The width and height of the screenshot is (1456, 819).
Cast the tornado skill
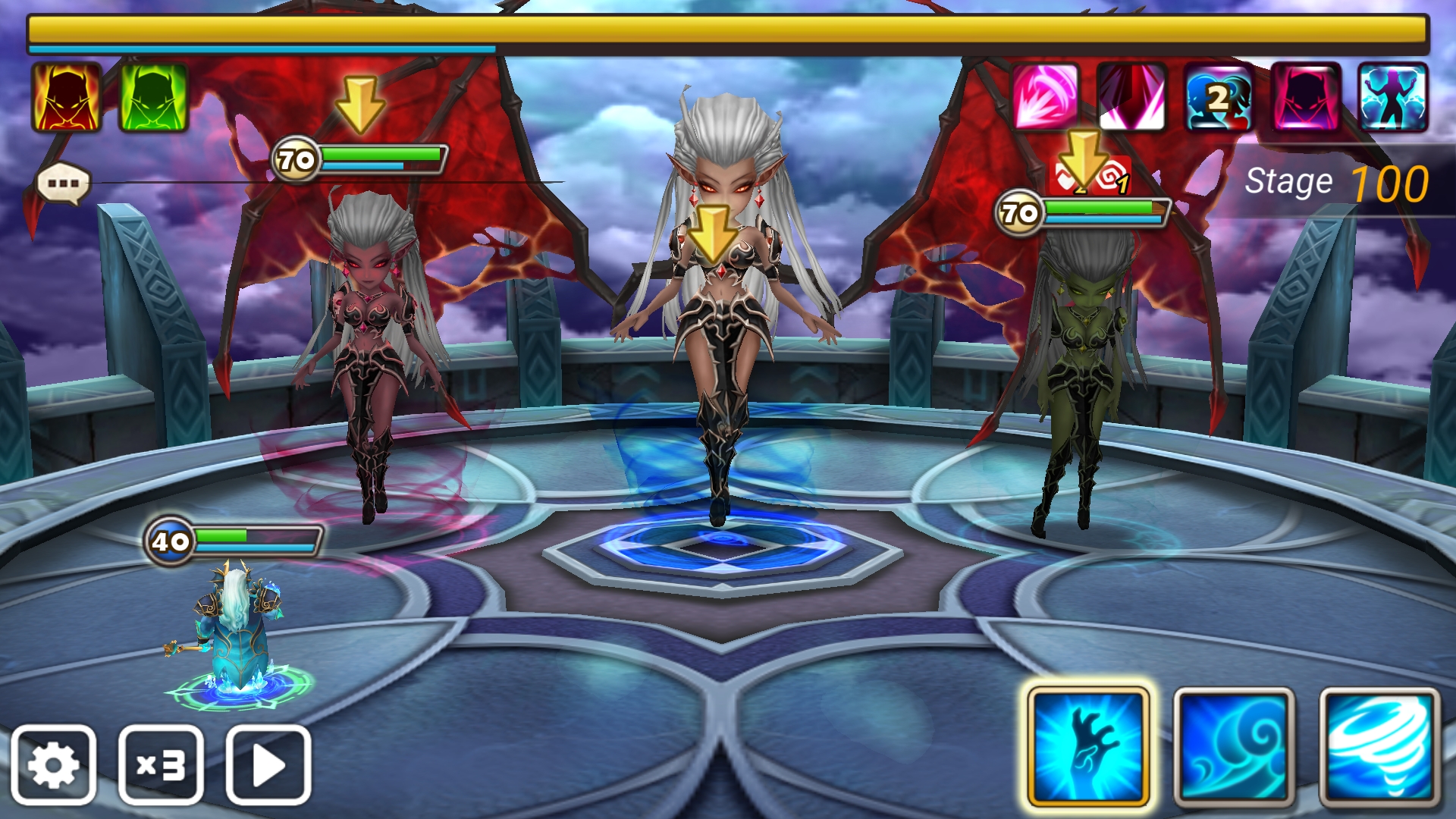[1379, 747]
